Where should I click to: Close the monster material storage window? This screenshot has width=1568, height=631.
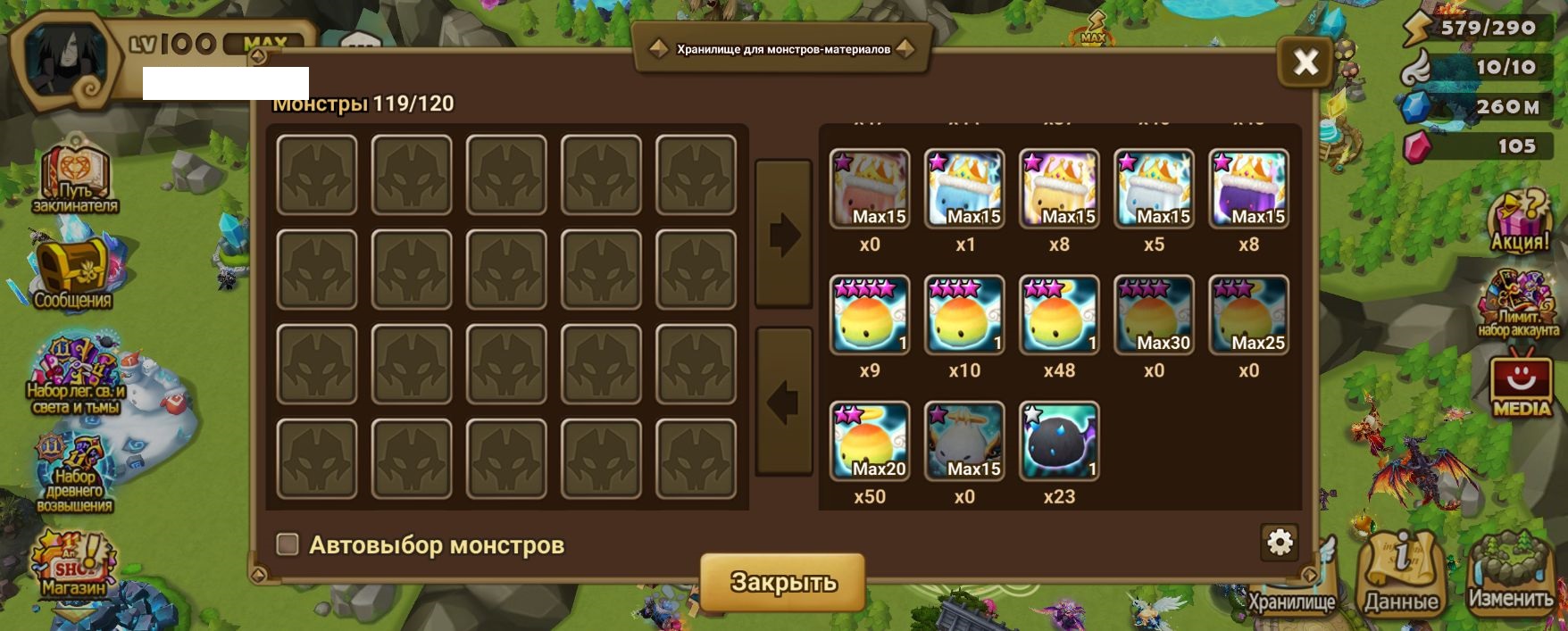[x=1305, y=62]
